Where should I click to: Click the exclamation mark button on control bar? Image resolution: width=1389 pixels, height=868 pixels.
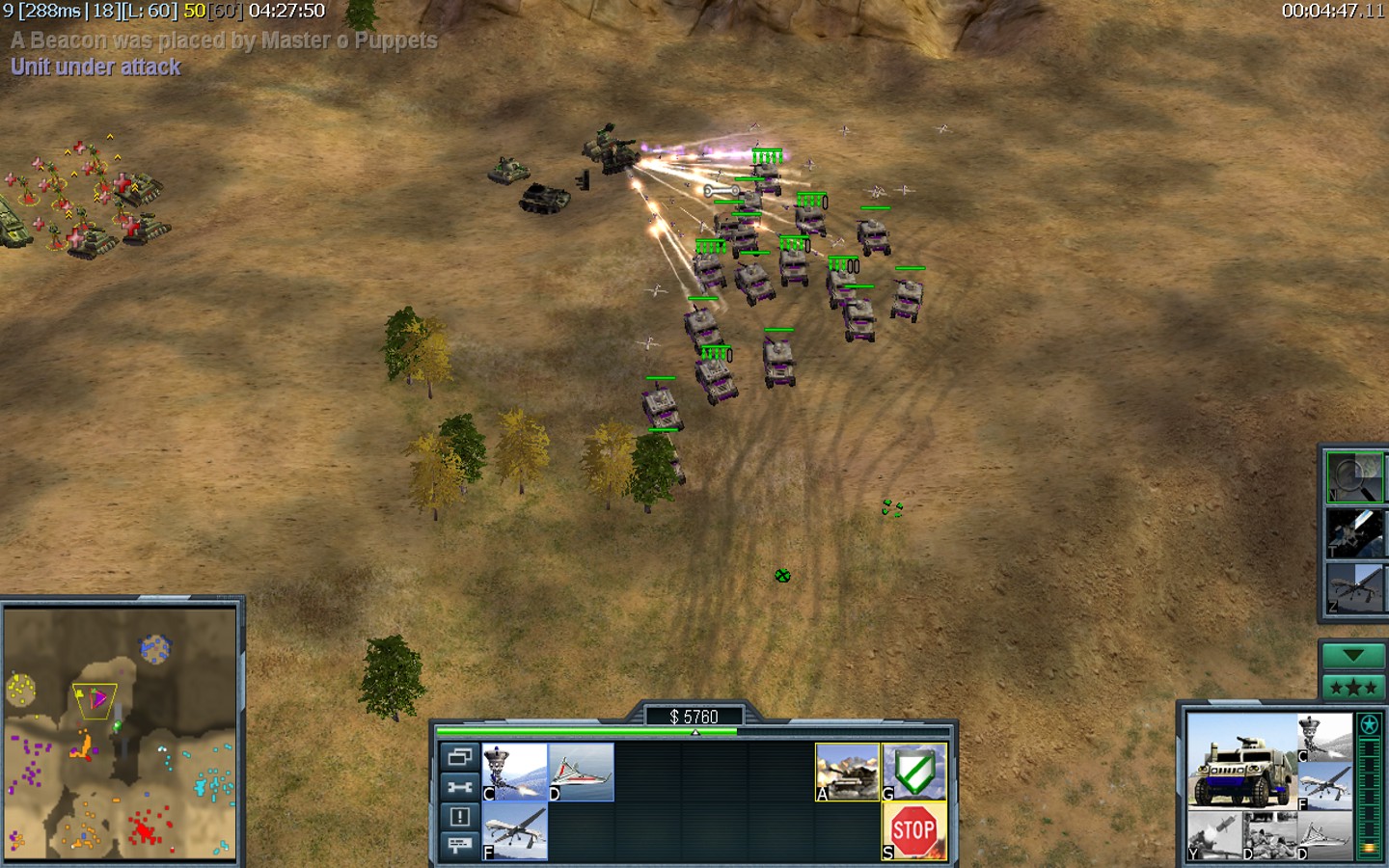click(x=459, y=816)
